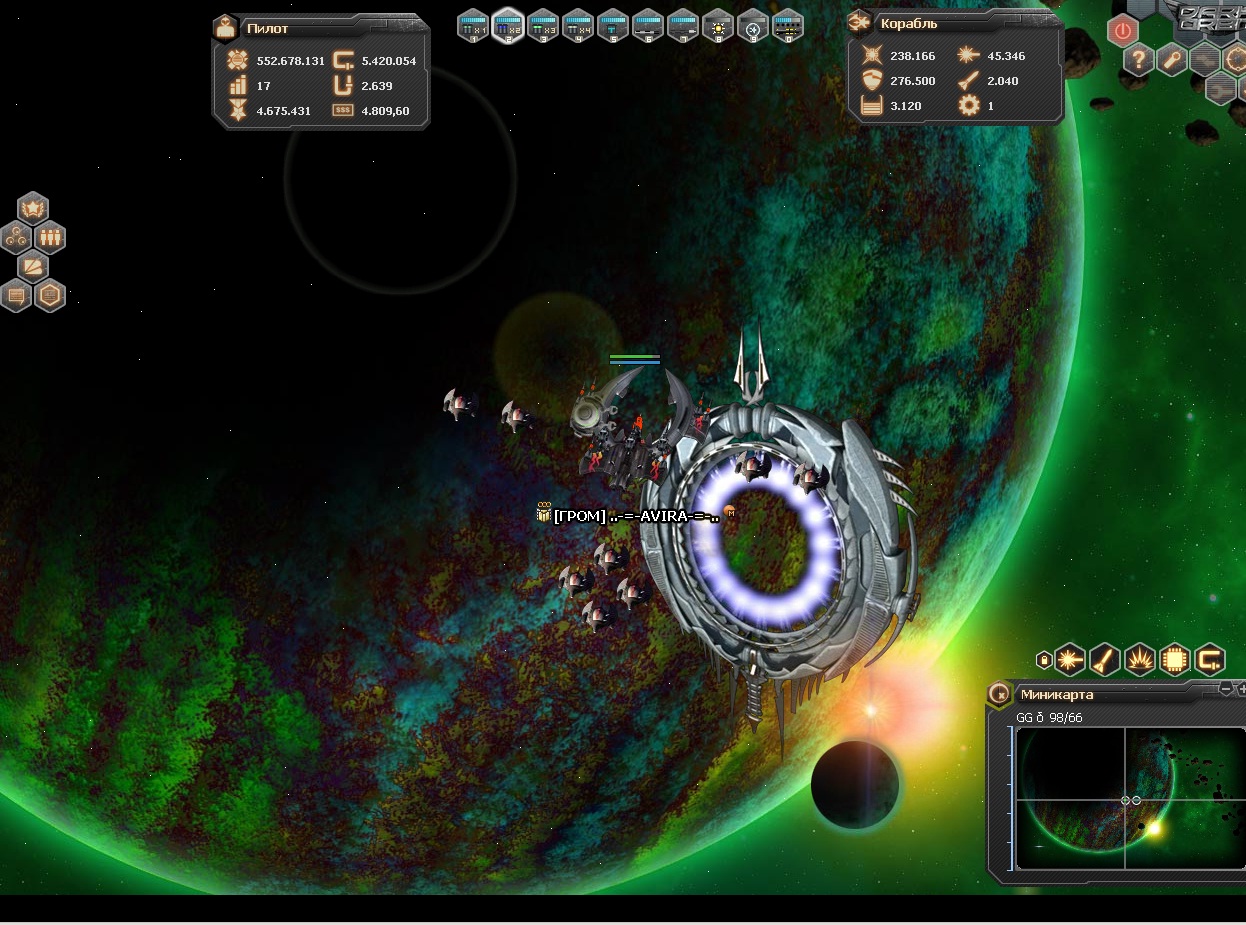Choose the x2 ammo slot in the hotbar
The image size is (1246, 925).
[x=508, y=25]
